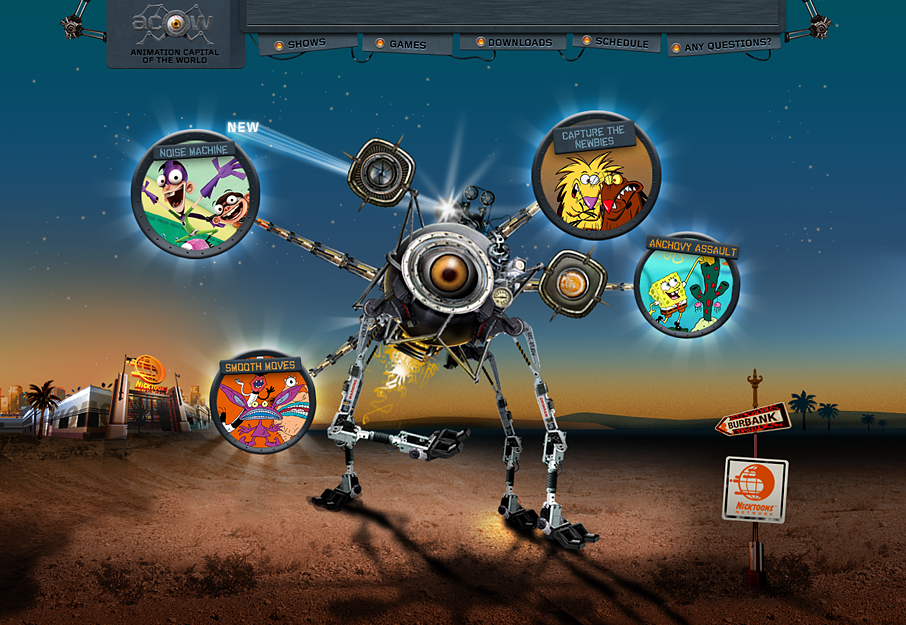This screenshot has width=906, height=625.
Task: Open the Any Questions? section
Action: pyautogui.click(x=726, y=45)
